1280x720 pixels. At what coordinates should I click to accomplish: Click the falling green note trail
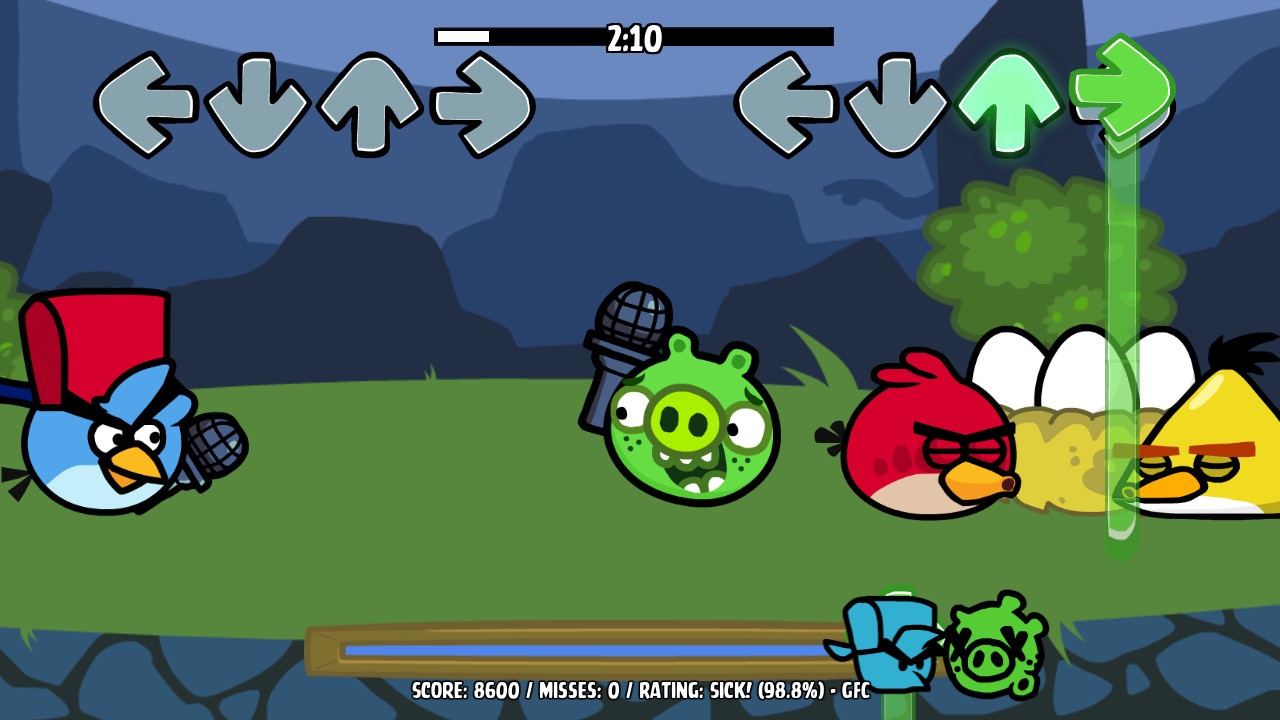[x=1120, y=300]
